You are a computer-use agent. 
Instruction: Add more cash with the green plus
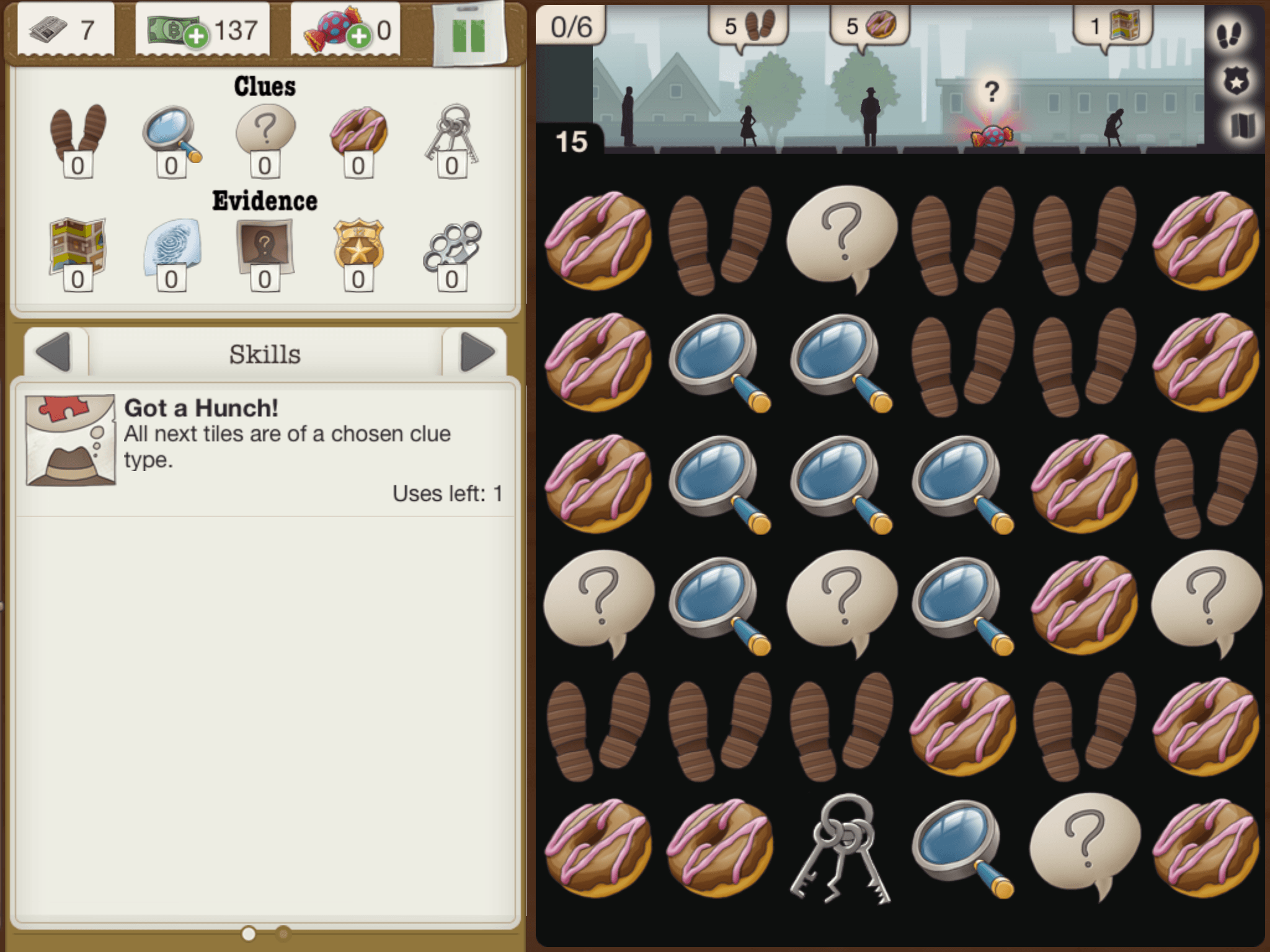196,37
